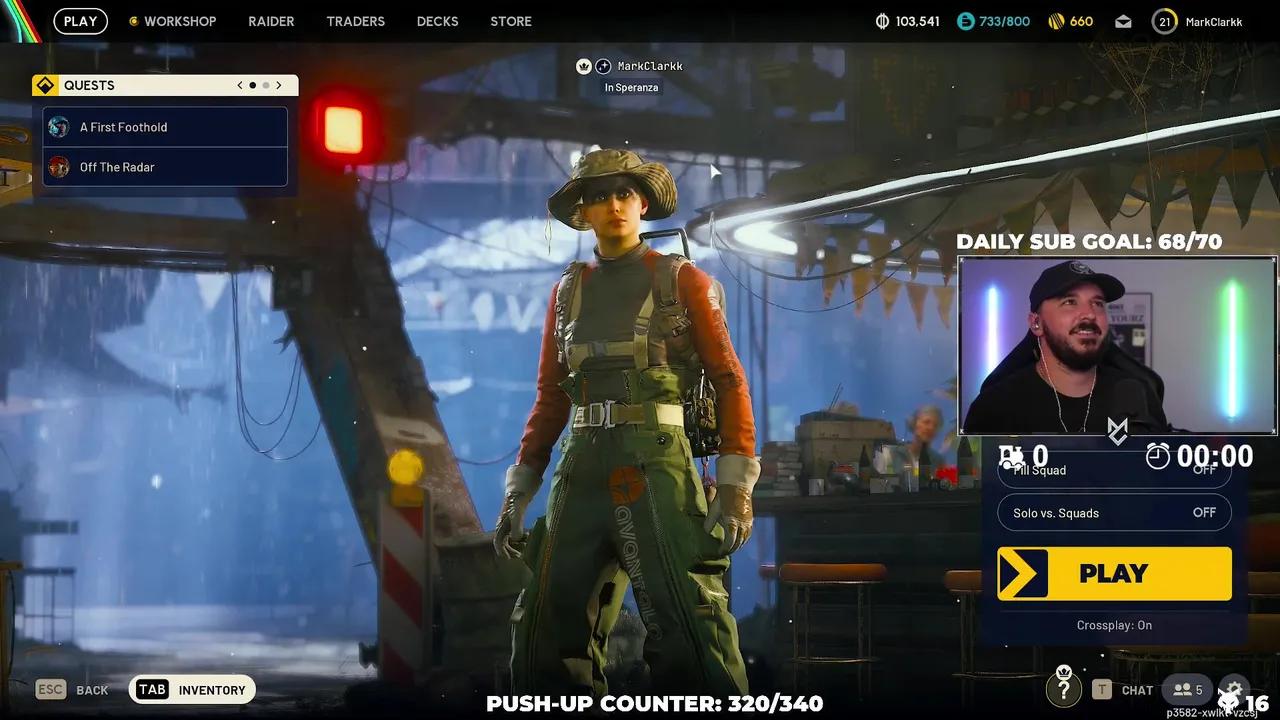Click the left chevron in the Quests panel
Image resolution: width=1280 pixels, height=720 pixels.
[x=239, y=85]
